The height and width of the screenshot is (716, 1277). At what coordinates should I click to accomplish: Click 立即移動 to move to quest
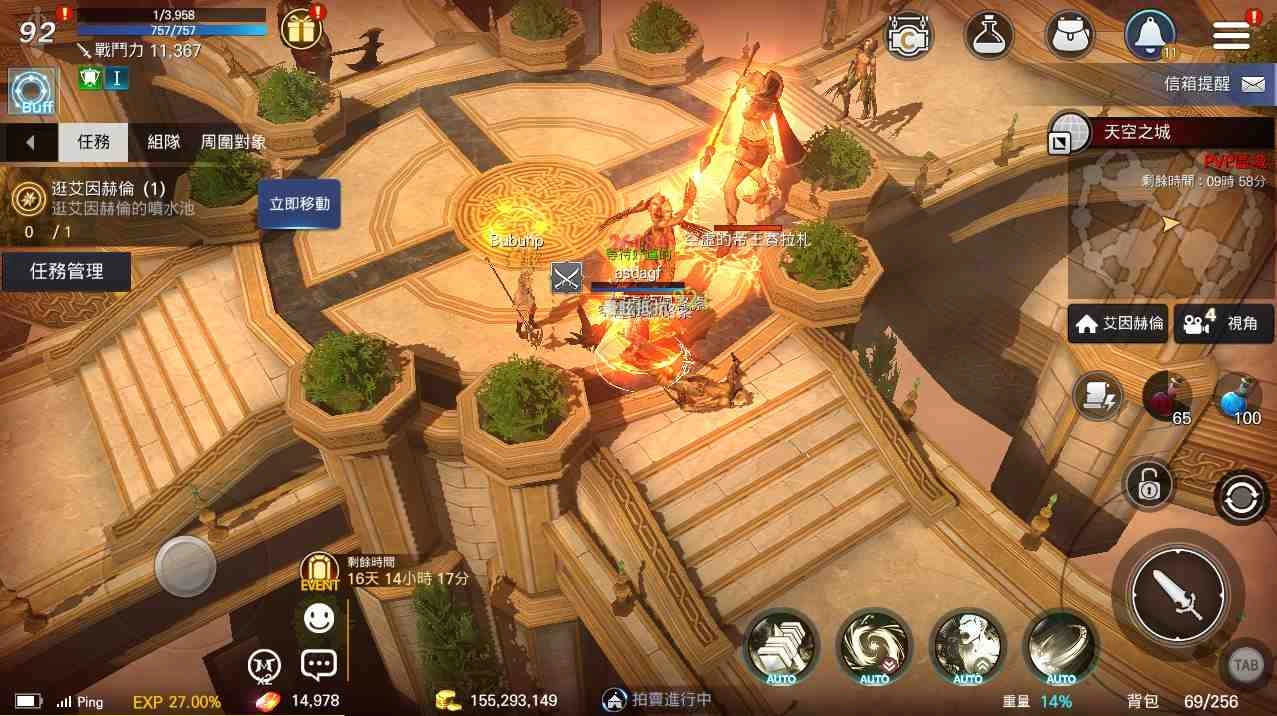coord(299,204)
